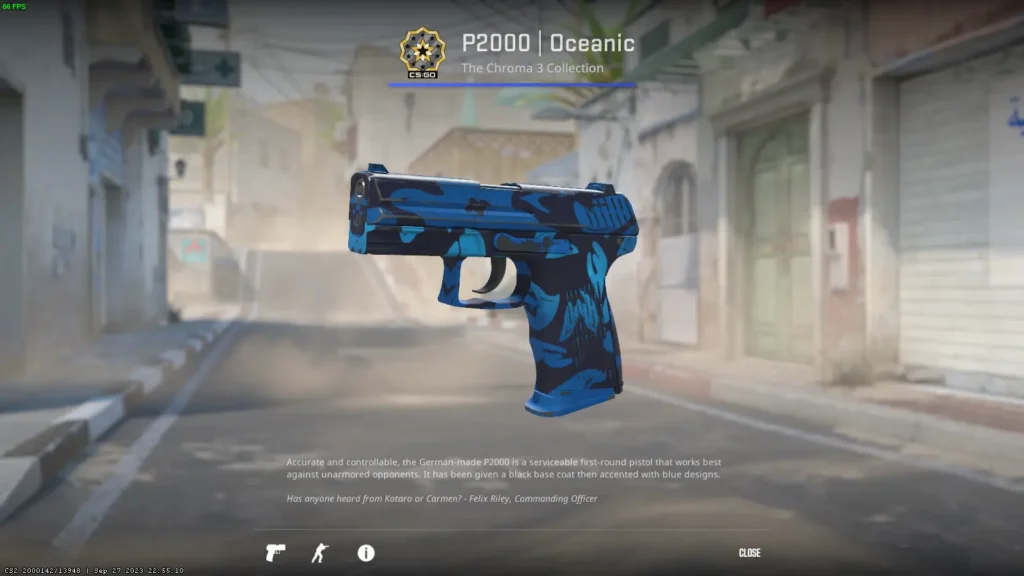Close the weapon inspect screen
This screenshot has height=576, width=1024.
[x=749, y=553]
